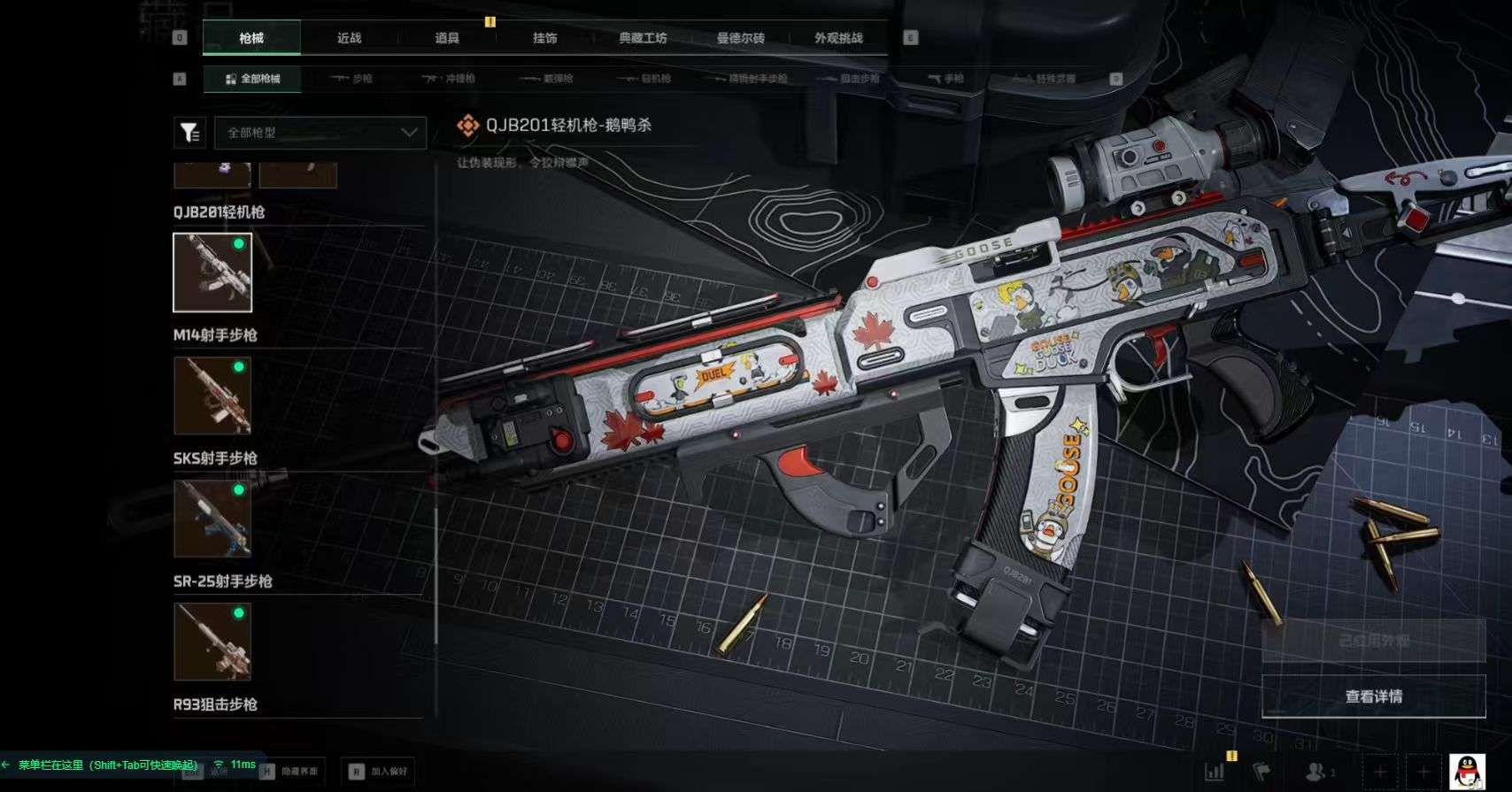Show the 手枪 weapon category
The image size is (1512, 792).
pos(945,79)
